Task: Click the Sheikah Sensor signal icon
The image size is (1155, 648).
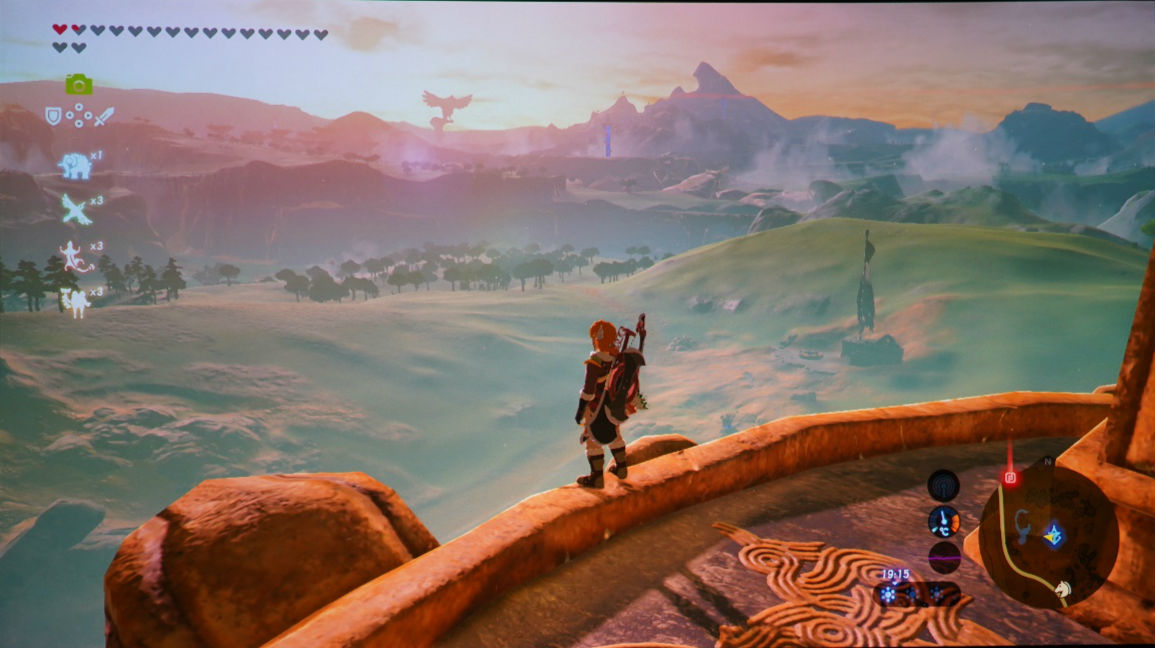Action: (x=943, y=485)
